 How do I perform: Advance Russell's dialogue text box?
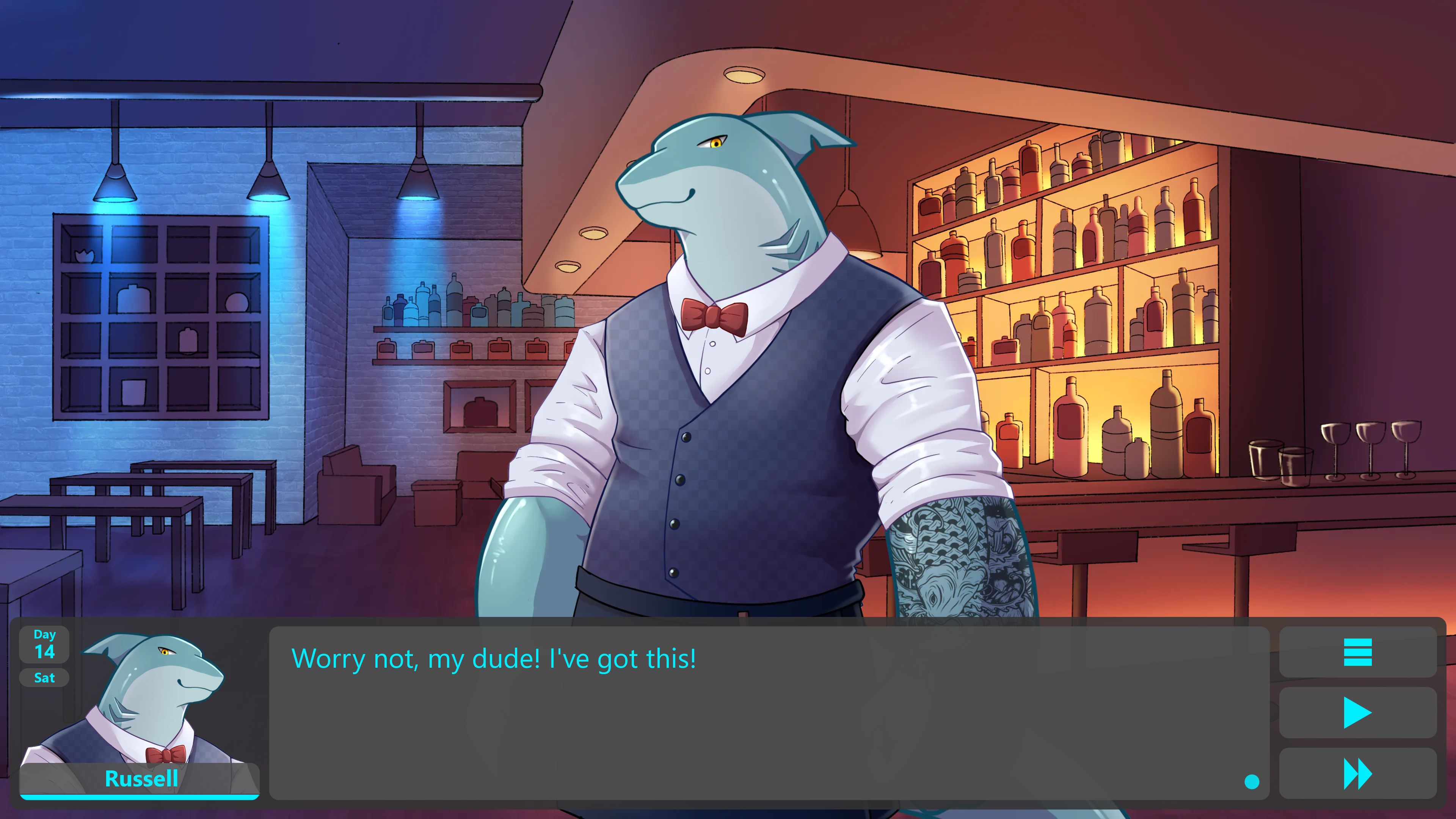769,713
